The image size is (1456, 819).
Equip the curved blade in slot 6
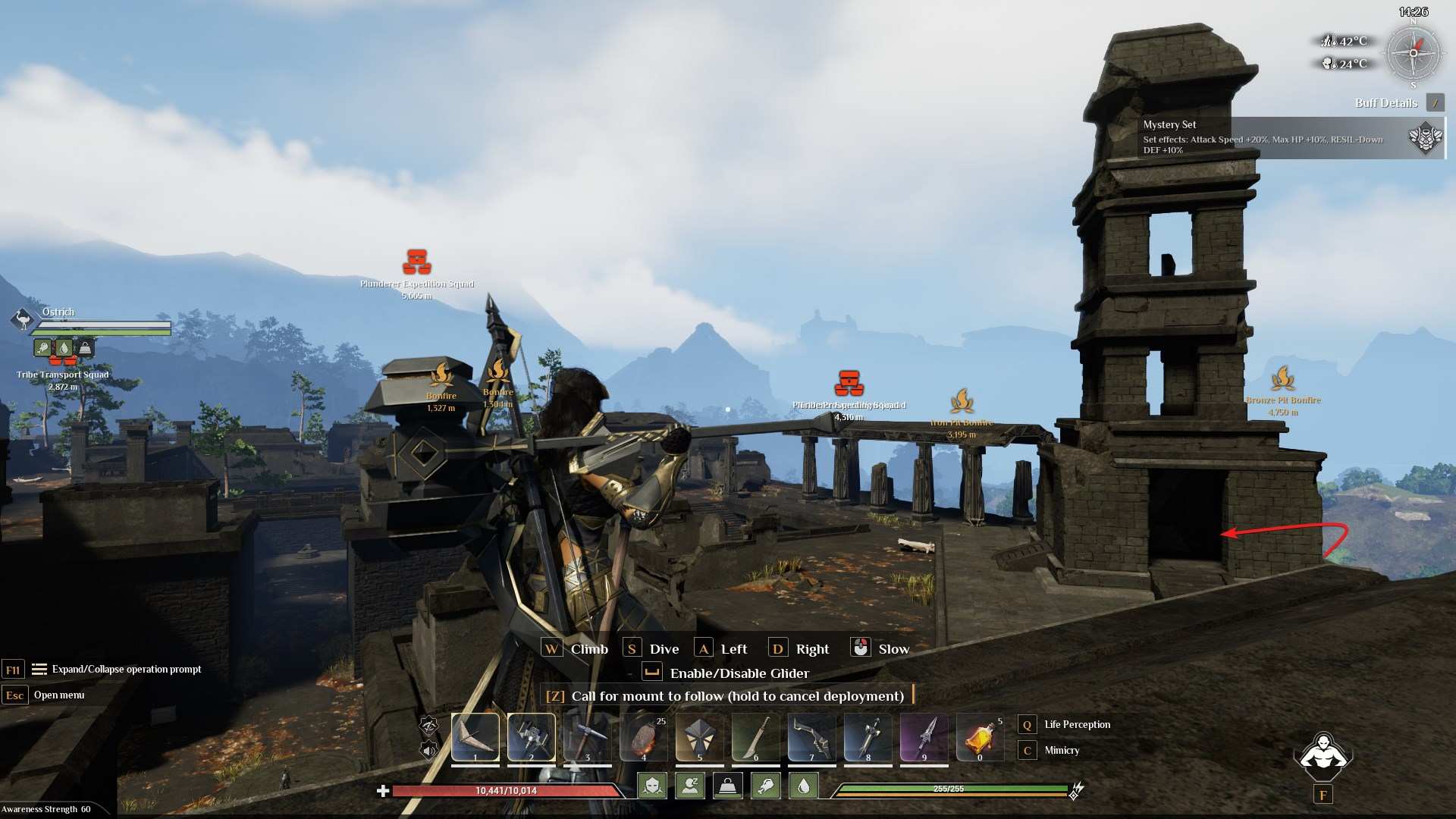[x=756, y=737]
